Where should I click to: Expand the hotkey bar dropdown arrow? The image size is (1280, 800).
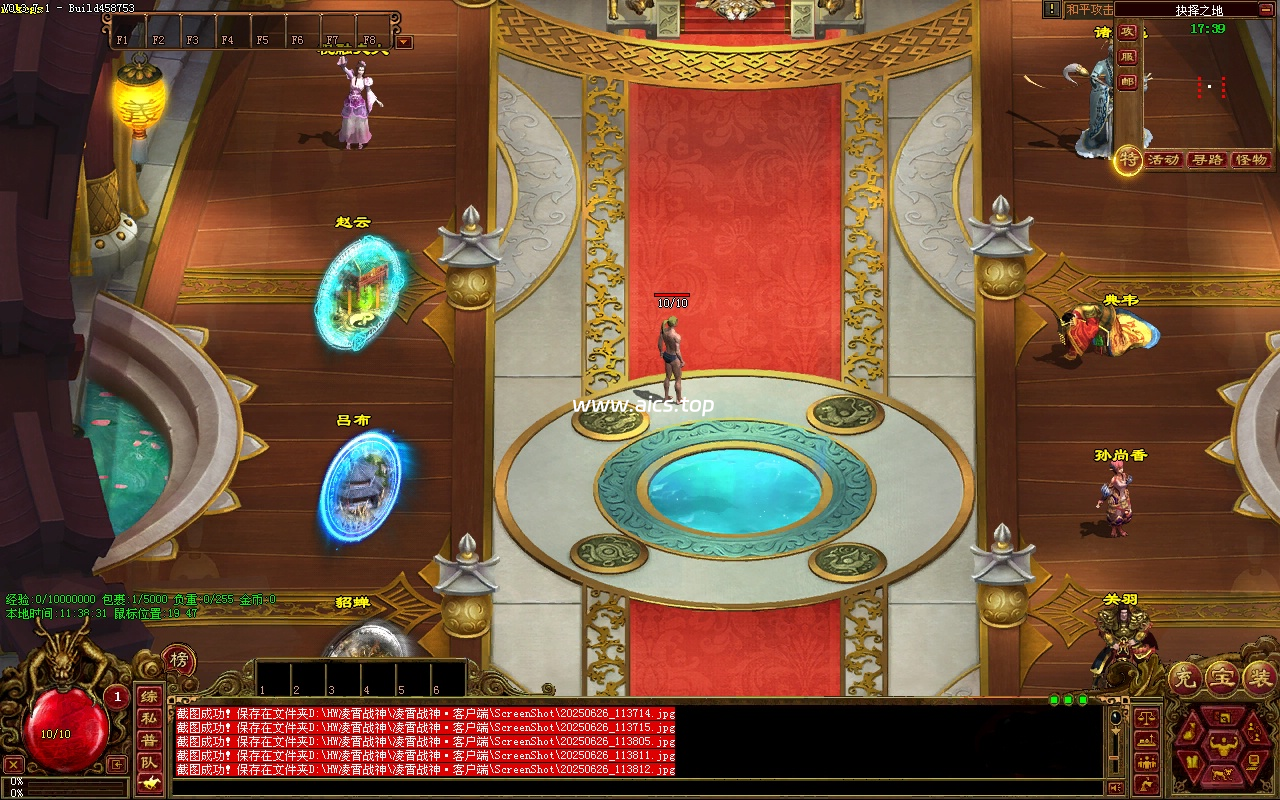point(404,42)
